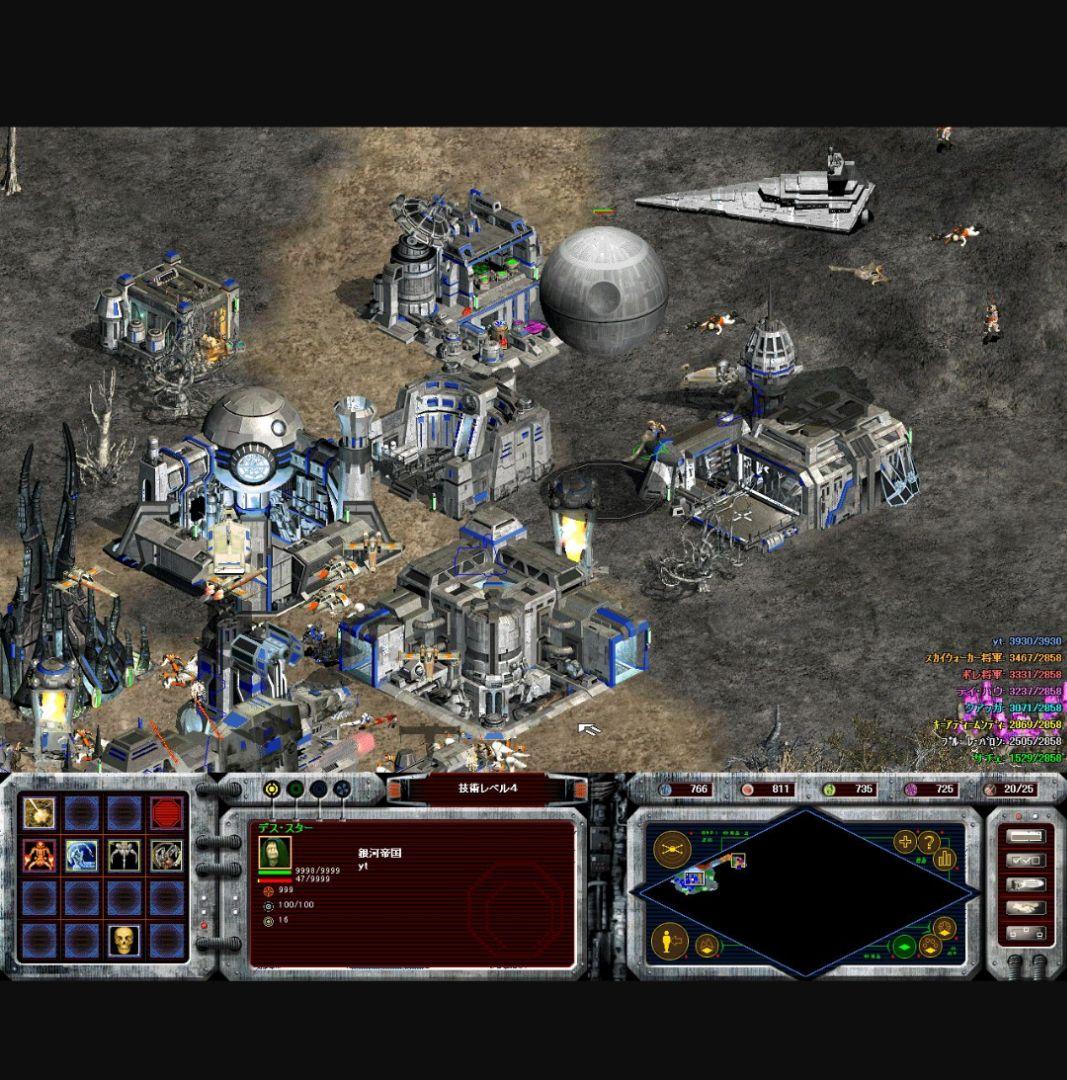Choose the red figure stance icon
1067x1080 pixels.
tap(40, 855)
